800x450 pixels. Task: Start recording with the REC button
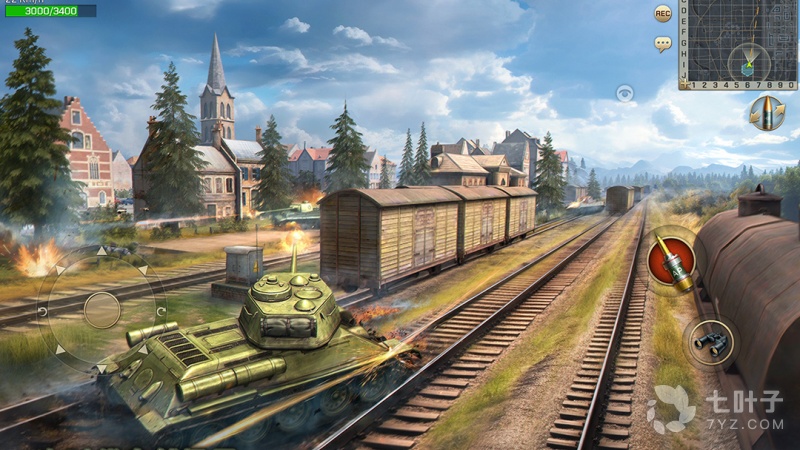click(662, 13)
